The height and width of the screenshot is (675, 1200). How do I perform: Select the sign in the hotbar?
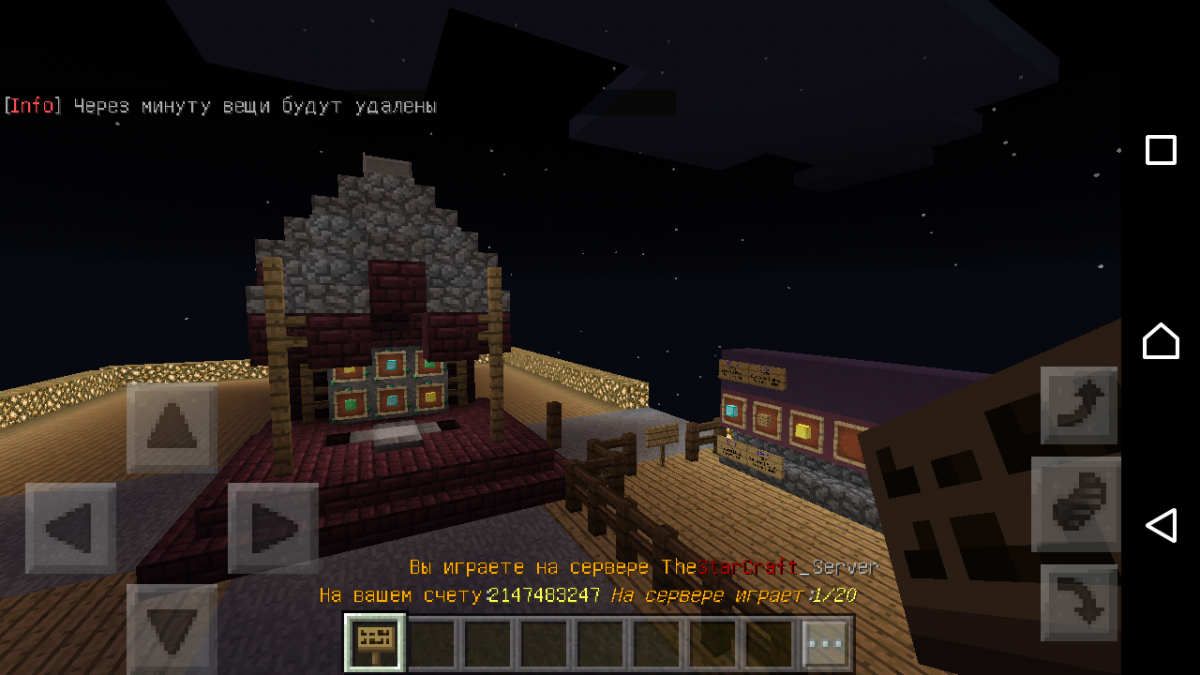point(375,642)
